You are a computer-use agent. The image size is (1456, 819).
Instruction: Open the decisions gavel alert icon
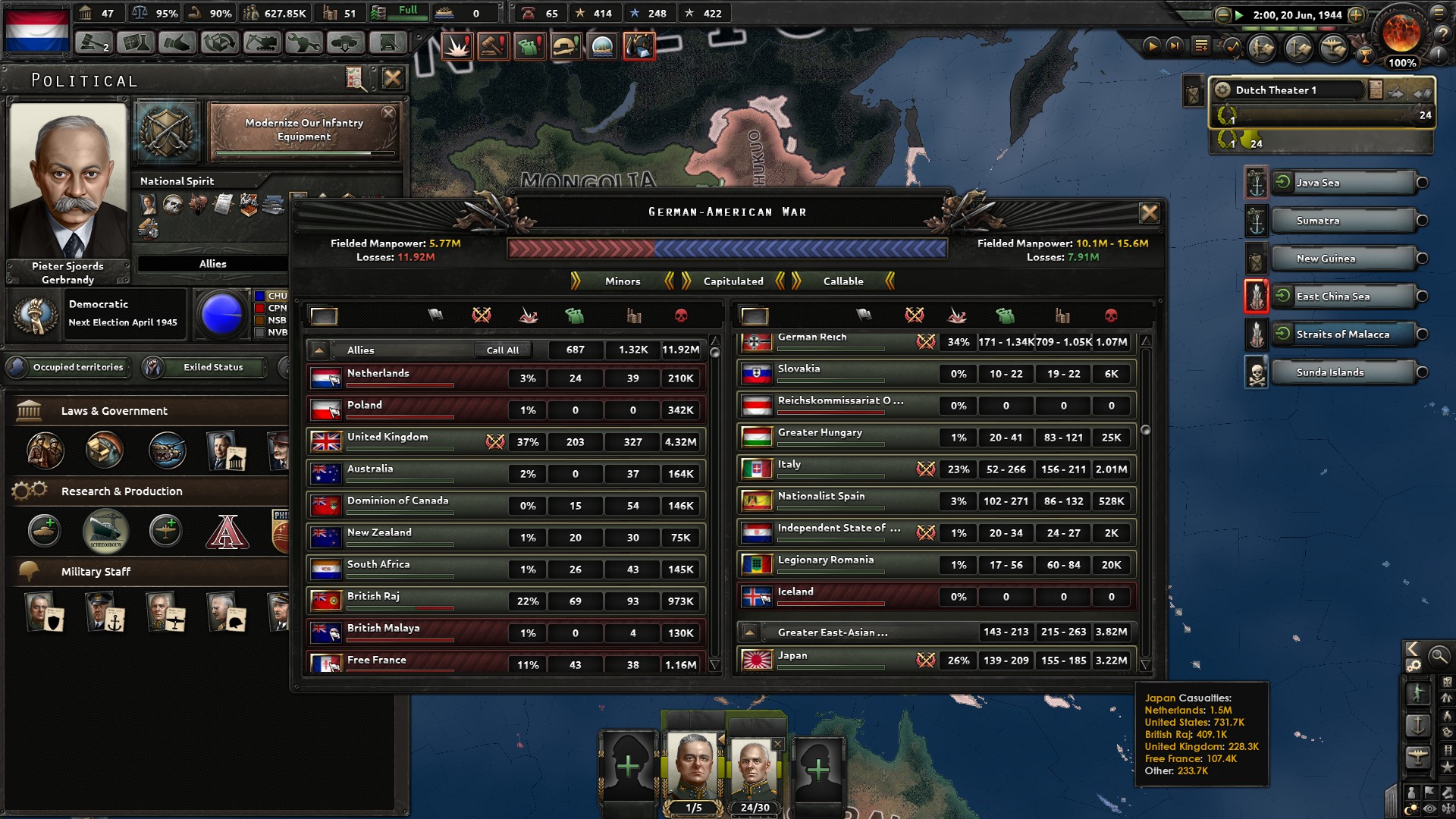pos(494,45)
